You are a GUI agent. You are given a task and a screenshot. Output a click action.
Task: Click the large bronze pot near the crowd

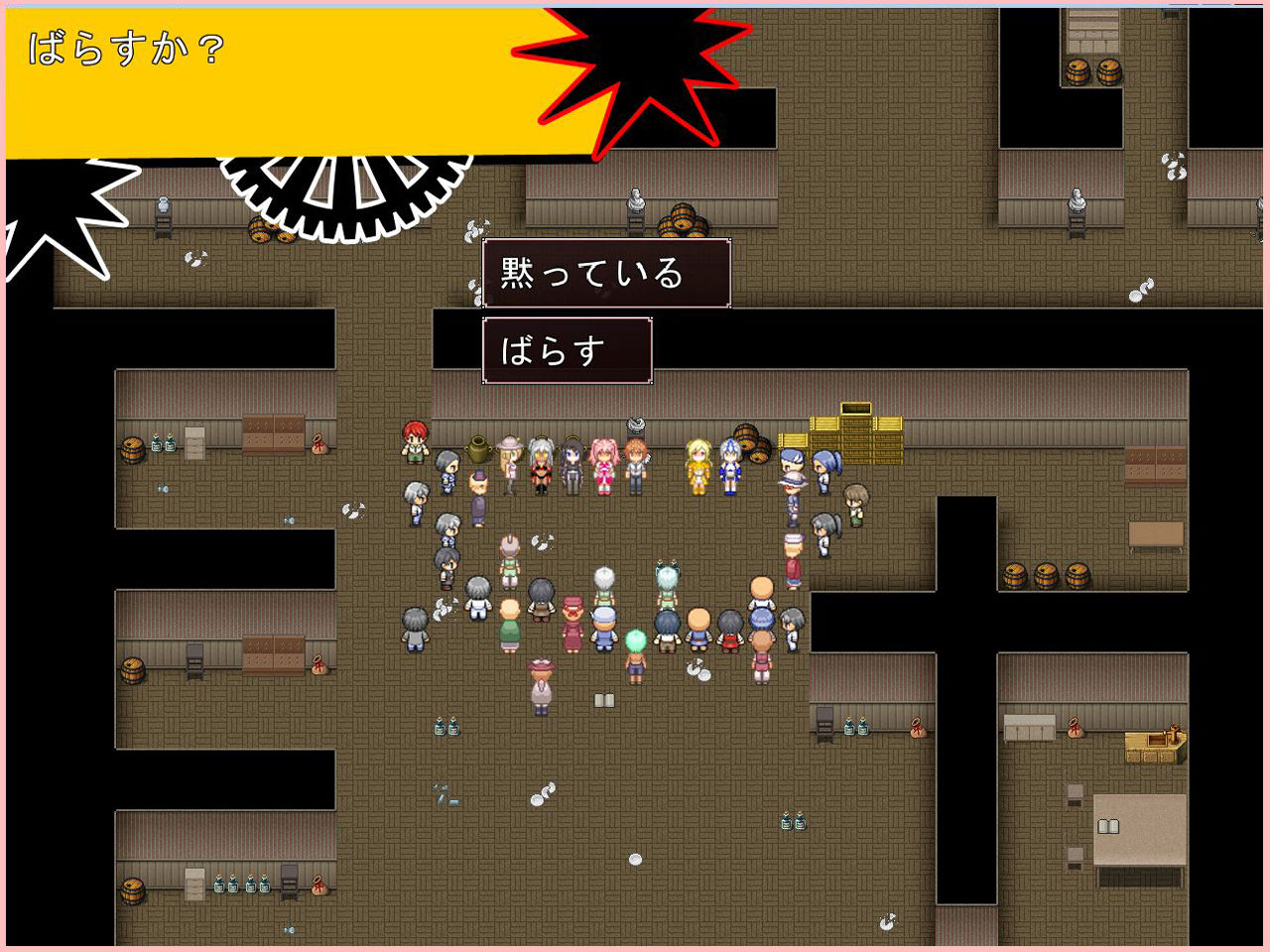coord(477,447)
